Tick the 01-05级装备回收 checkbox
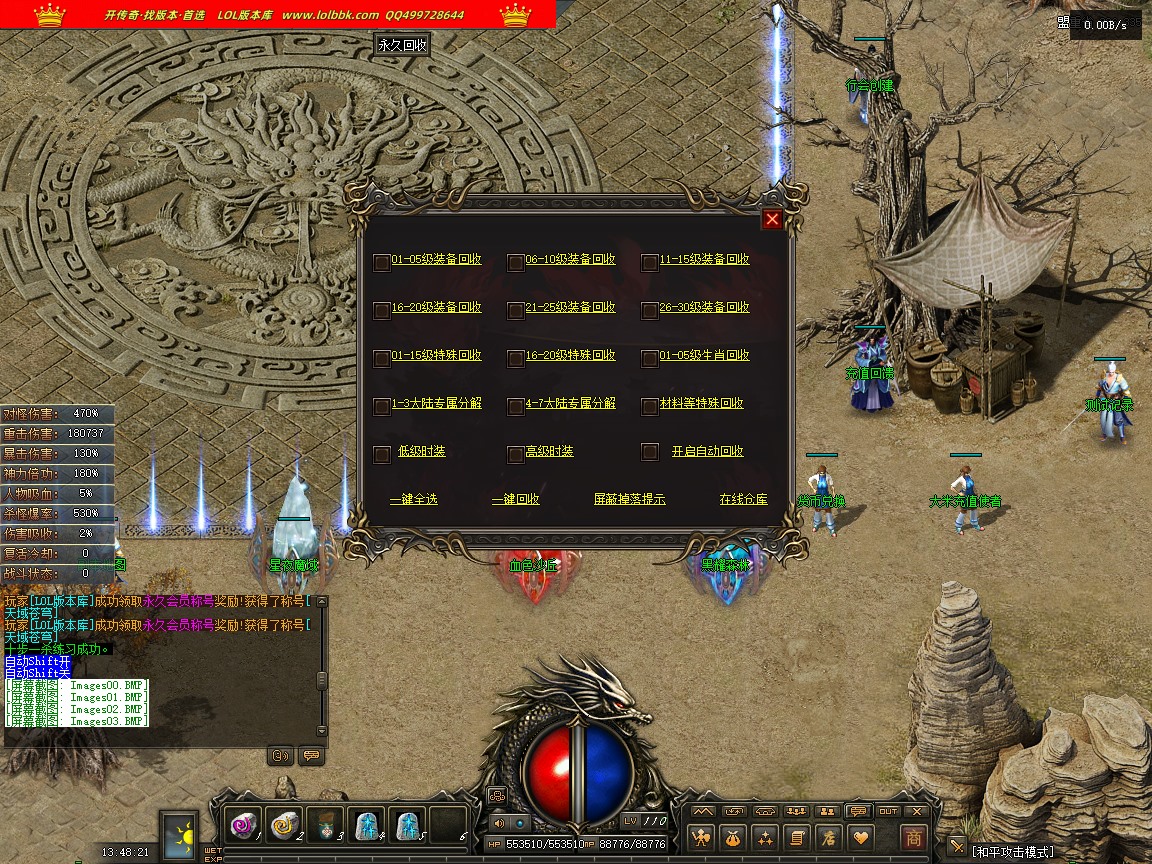1152x864 pixels. point(382,262)
